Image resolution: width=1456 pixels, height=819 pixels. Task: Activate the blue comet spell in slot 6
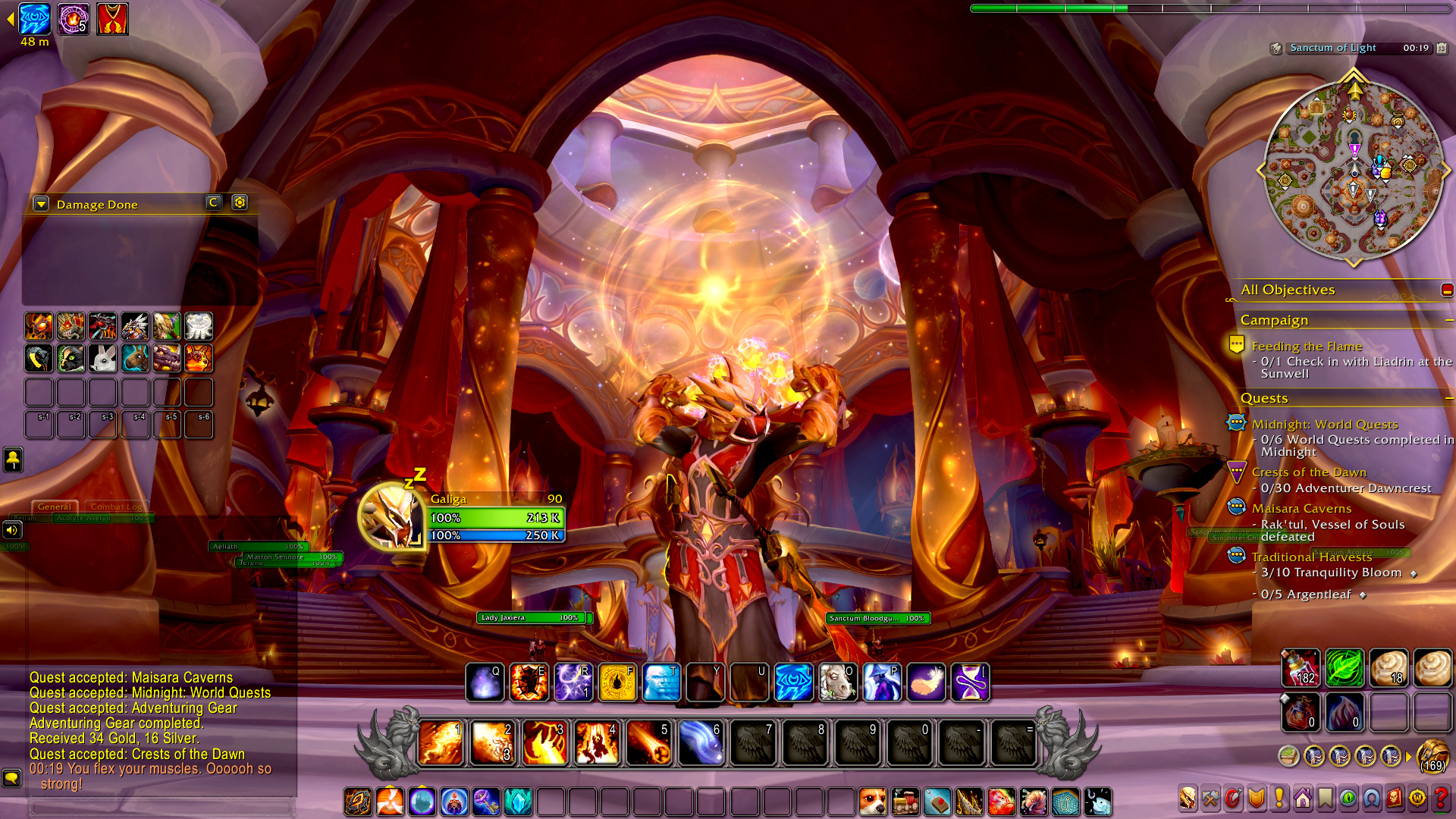click(701, 742)
